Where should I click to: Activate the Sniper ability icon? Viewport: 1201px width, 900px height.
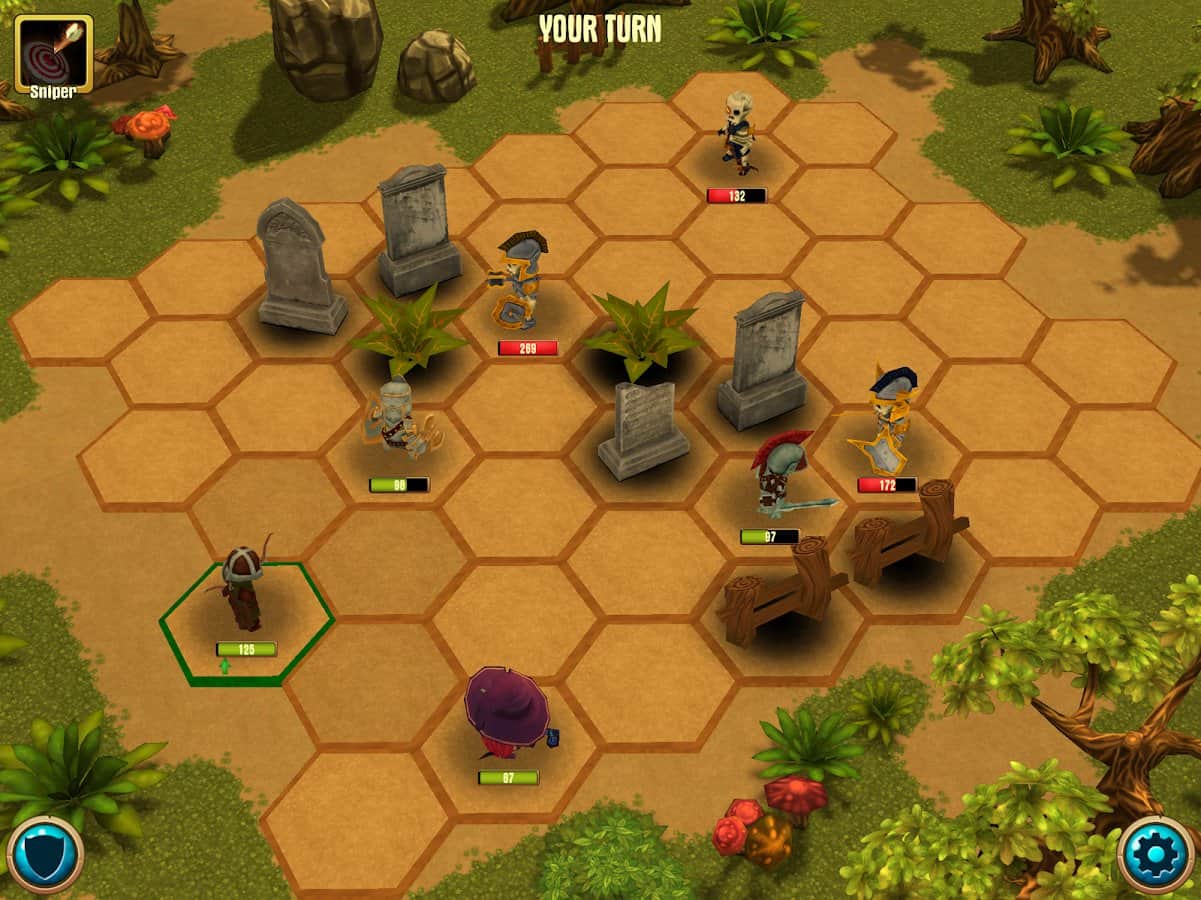point(53,54)
